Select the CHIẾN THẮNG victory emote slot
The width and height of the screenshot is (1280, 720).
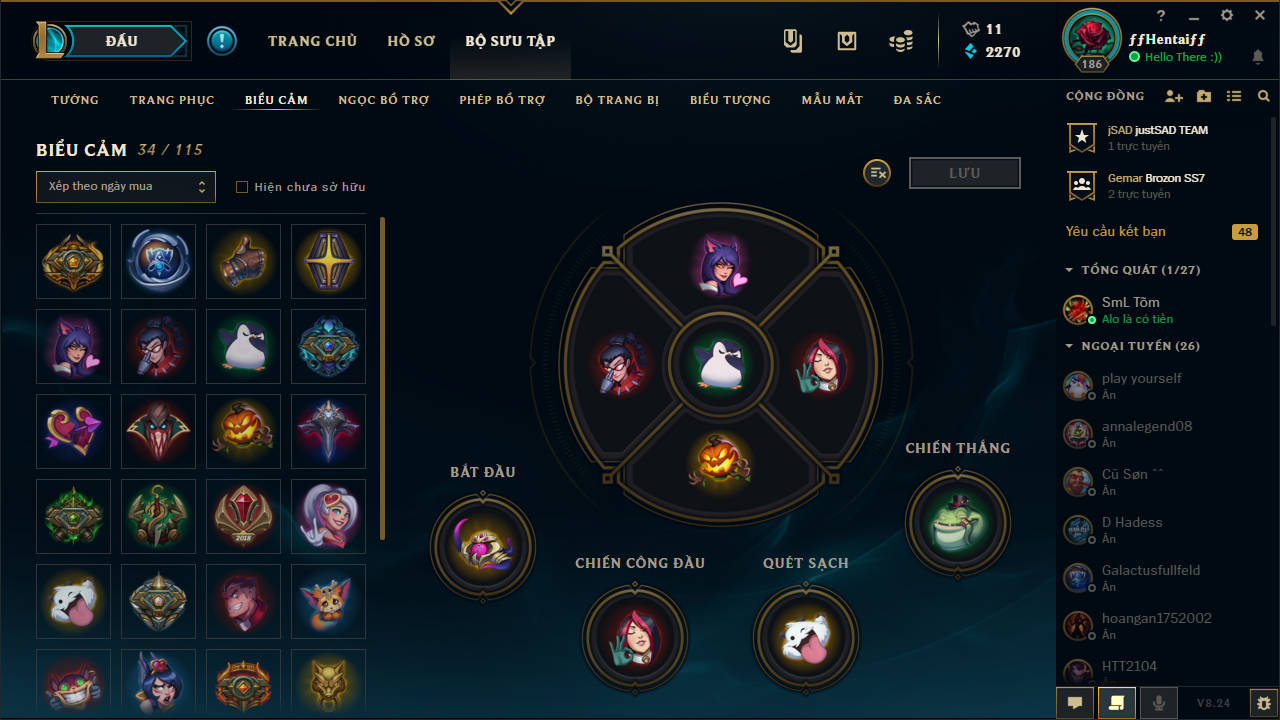[957, 523]
